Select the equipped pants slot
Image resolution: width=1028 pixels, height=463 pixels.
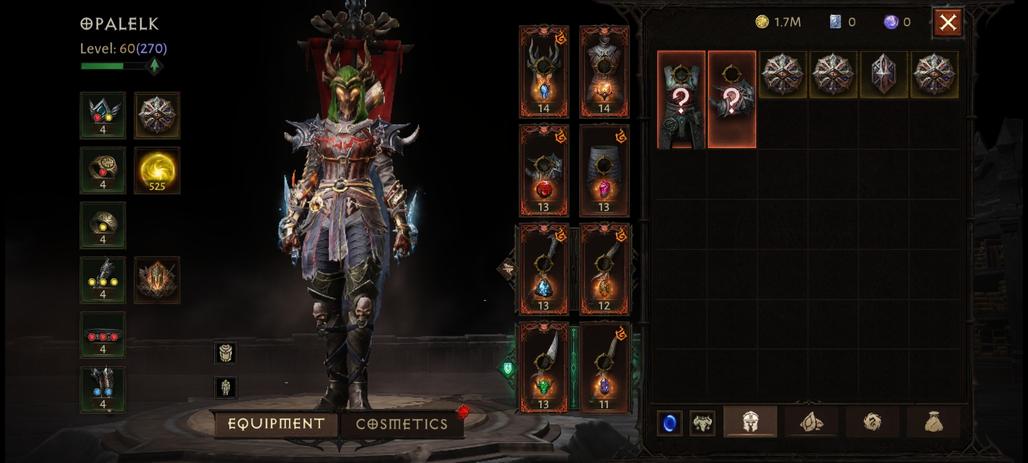604,170
